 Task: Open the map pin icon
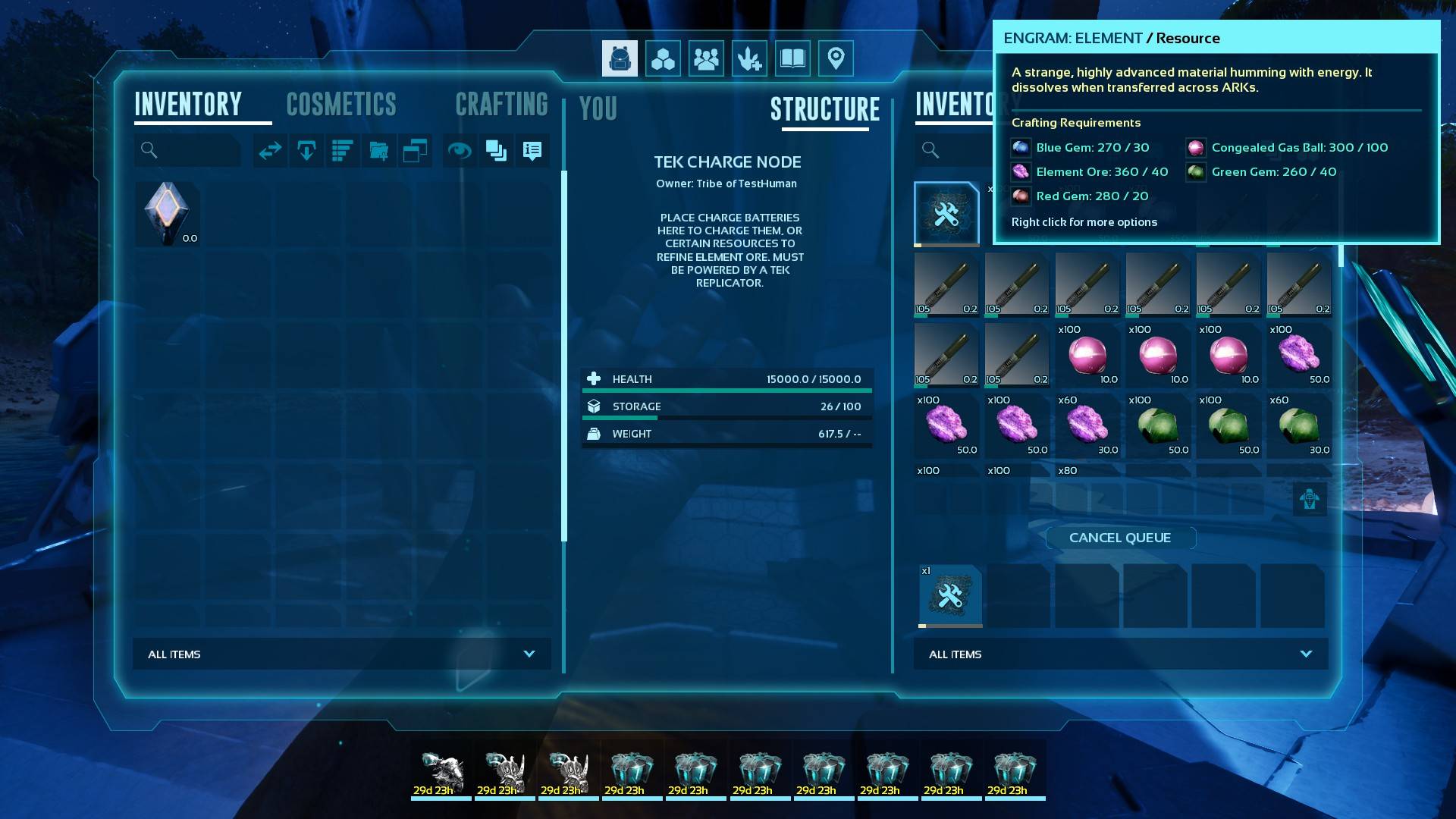tap(836, 58)
